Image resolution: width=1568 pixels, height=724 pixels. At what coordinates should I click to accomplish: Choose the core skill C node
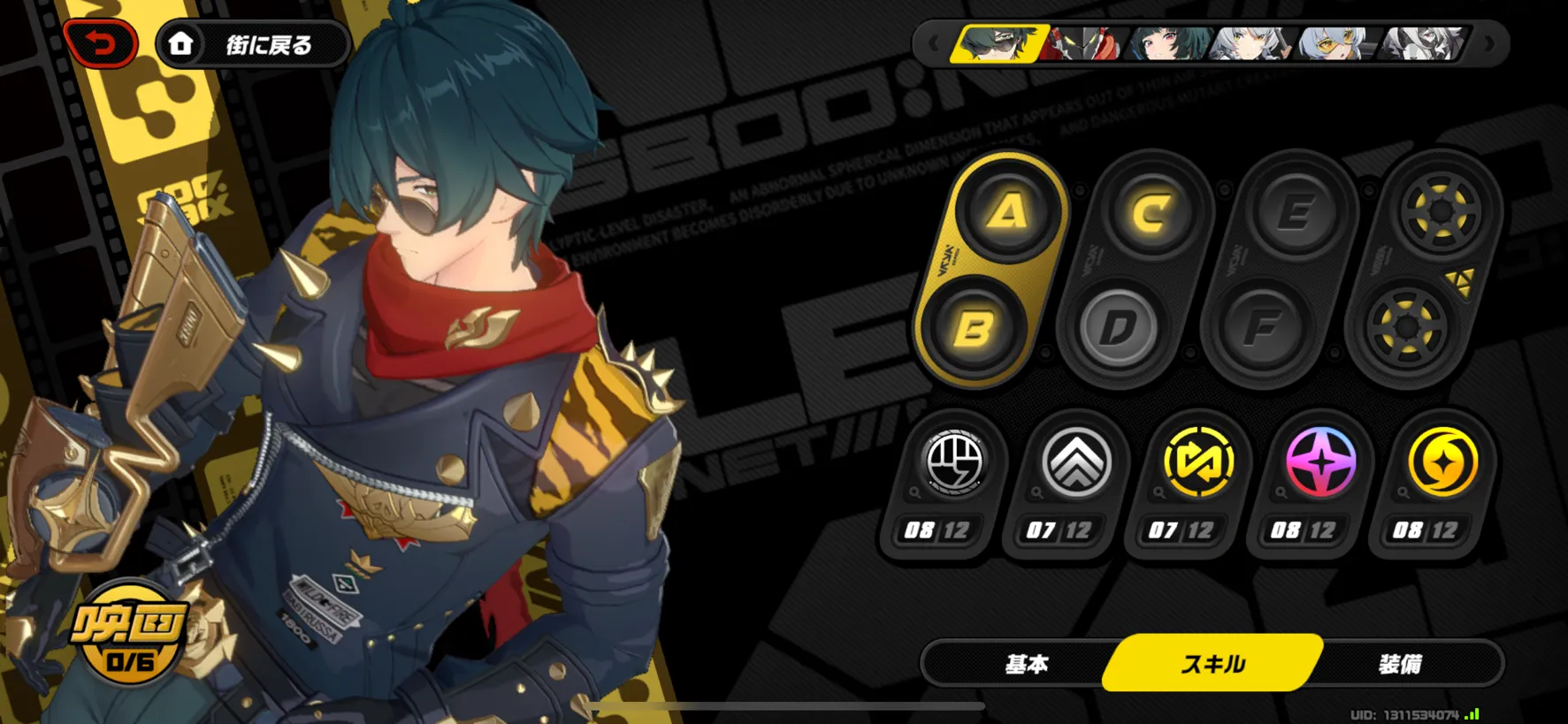tap(1151, 213)
